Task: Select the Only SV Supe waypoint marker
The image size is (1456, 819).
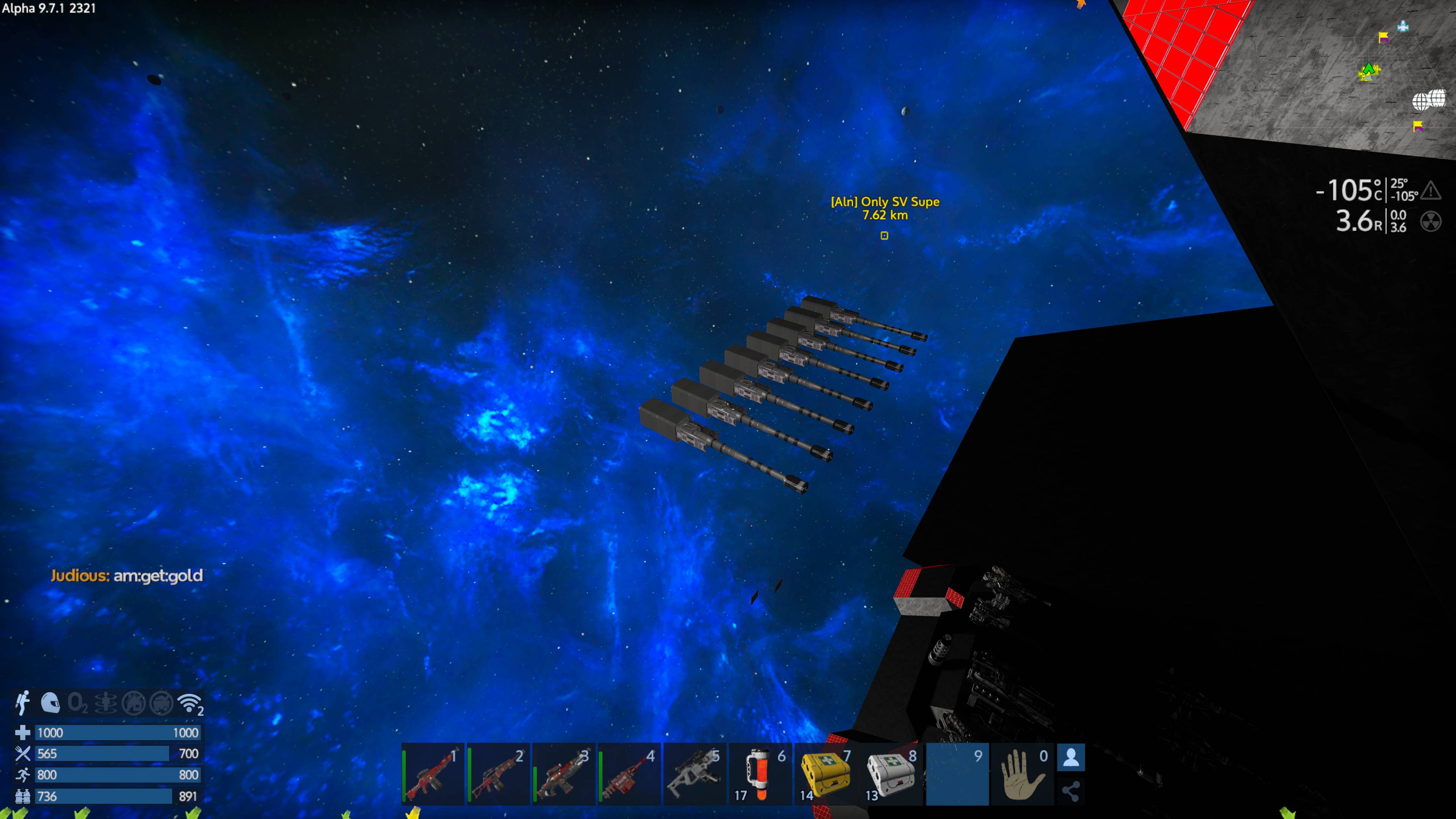Action: (x=885, y=236)
